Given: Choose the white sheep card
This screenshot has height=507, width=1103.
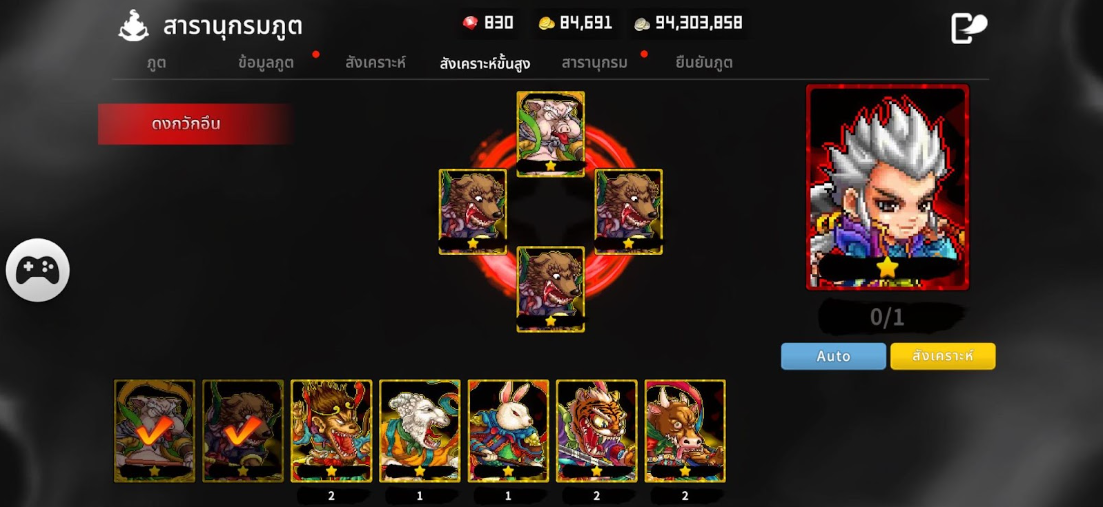Looking at the screenshot, I should (x=420, y=430).
